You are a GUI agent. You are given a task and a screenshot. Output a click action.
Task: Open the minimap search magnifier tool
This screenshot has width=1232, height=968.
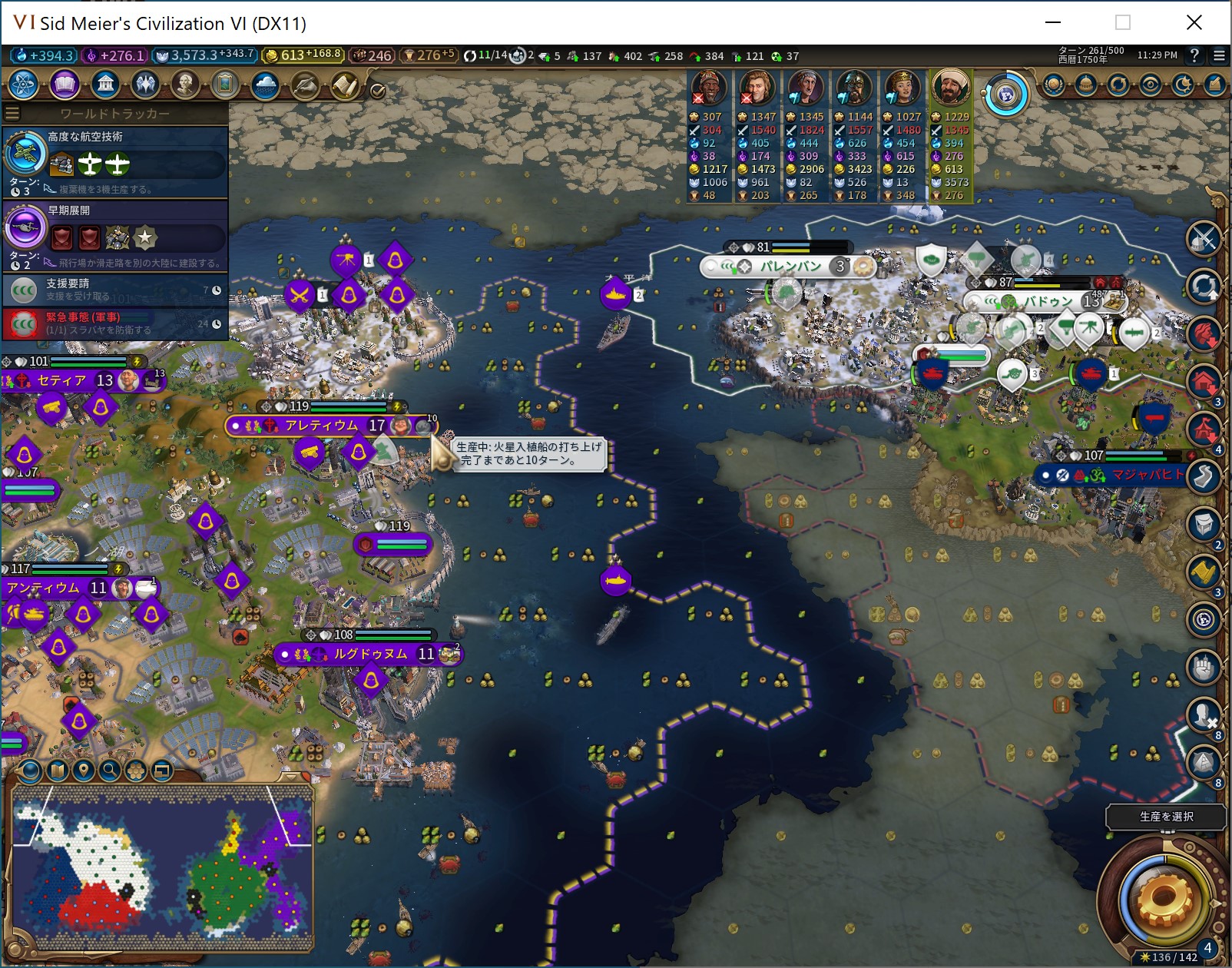(110, 770)
